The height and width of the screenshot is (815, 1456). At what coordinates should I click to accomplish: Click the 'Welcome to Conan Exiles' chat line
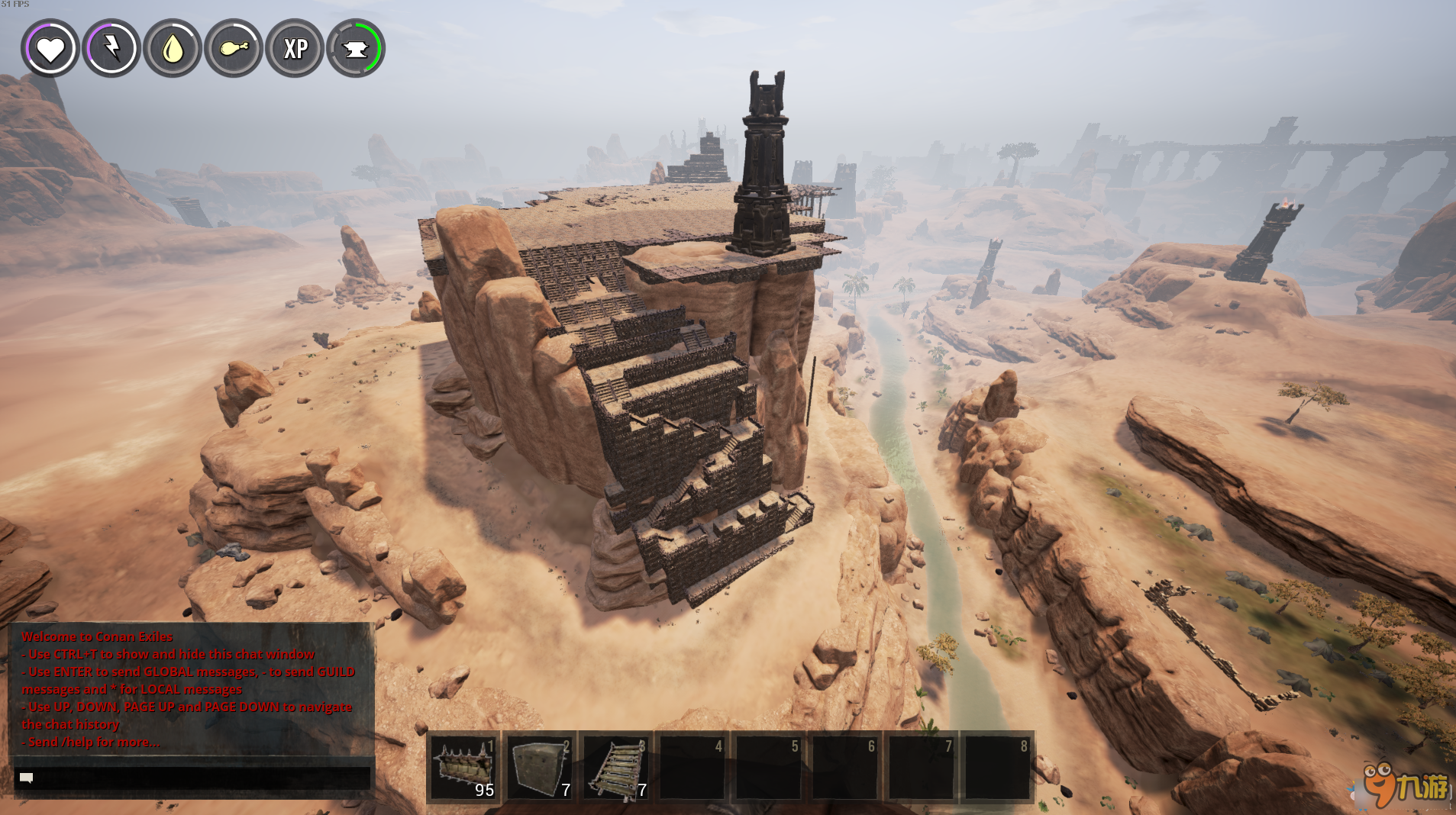click(x=97, y=636)
